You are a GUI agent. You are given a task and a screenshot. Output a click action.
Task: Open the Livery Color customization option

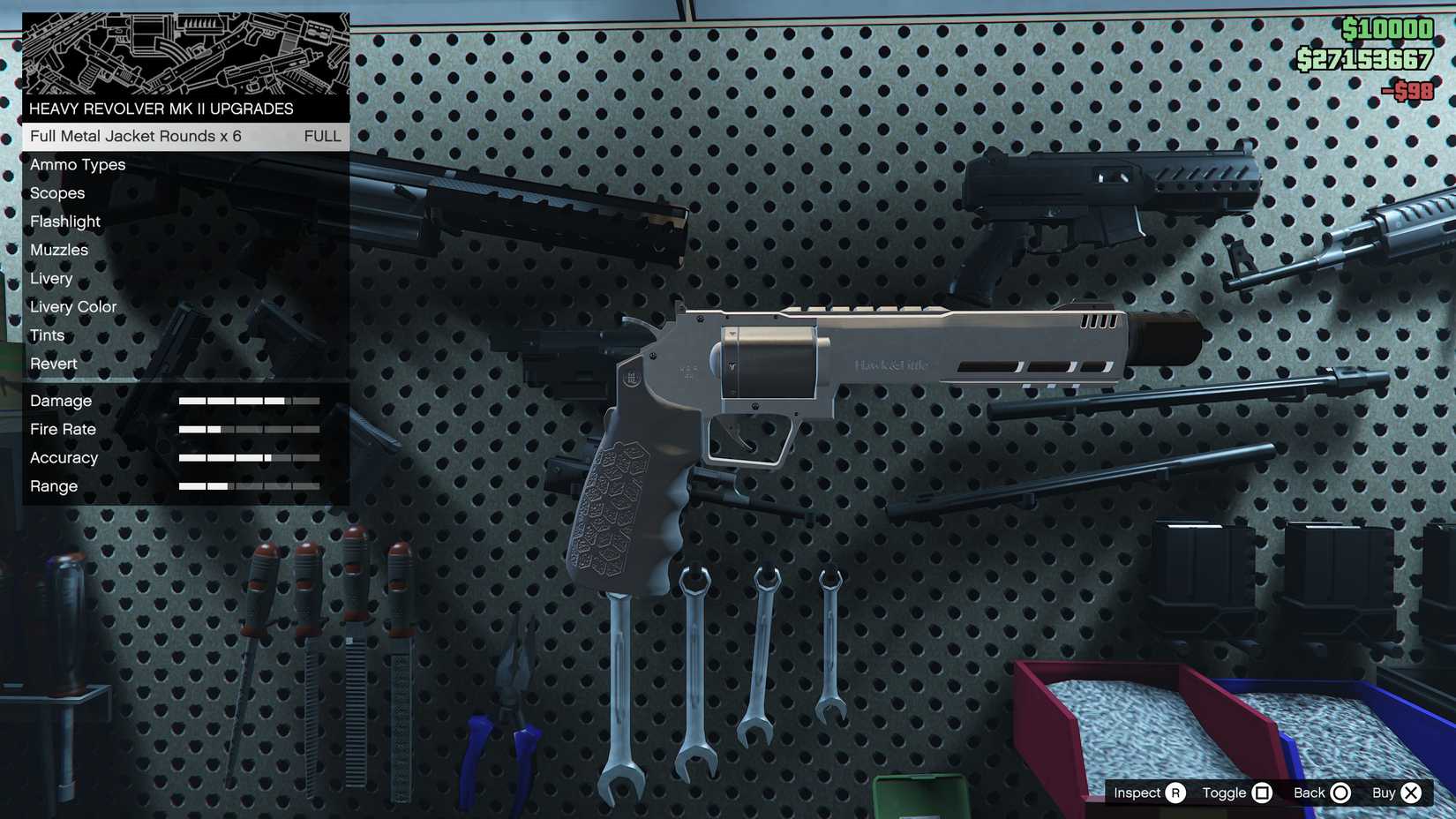pyautogui.click(x=72, y=306)
